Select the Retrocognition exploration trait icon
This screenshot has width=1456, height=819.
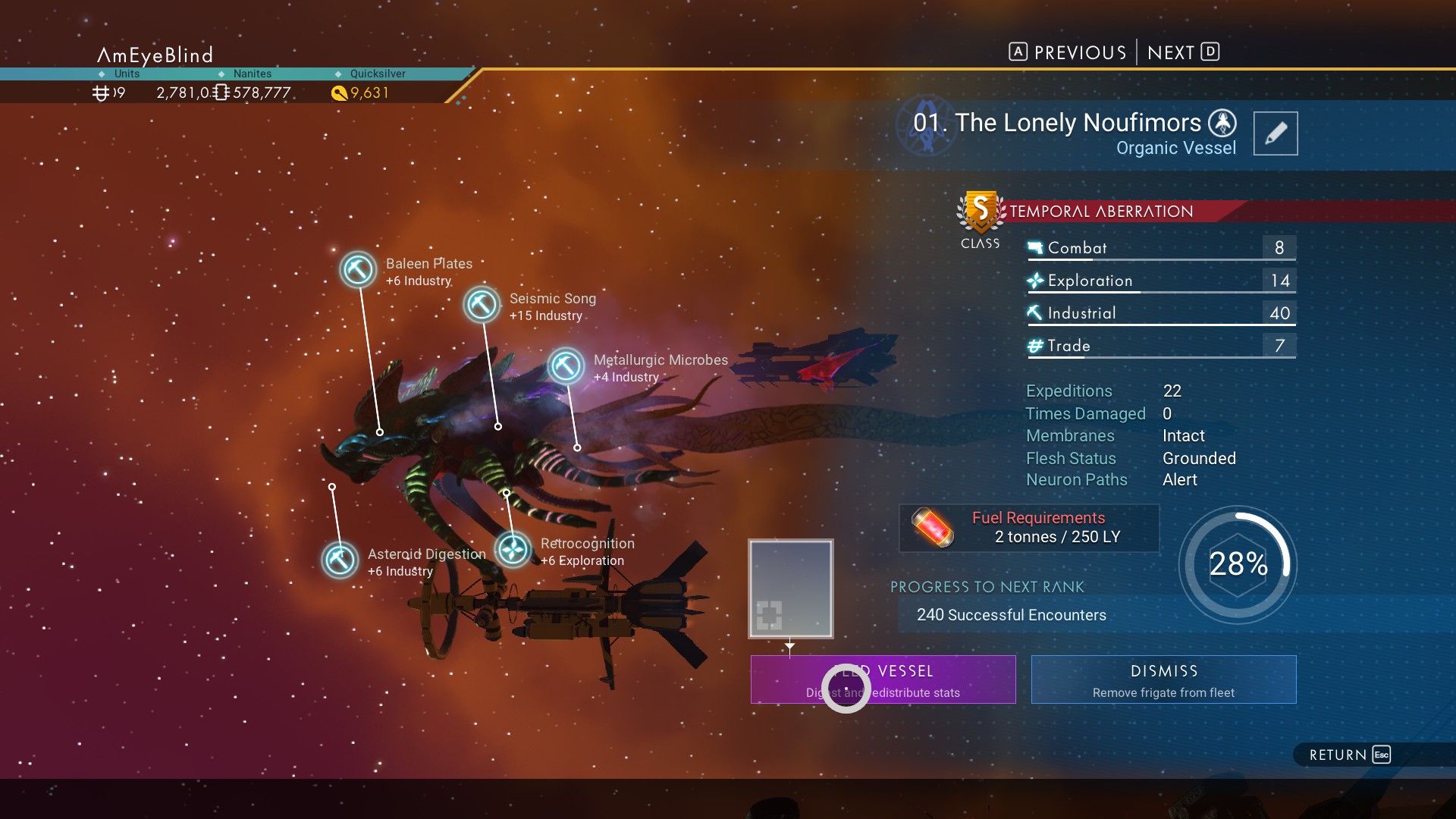coord(513,550)
